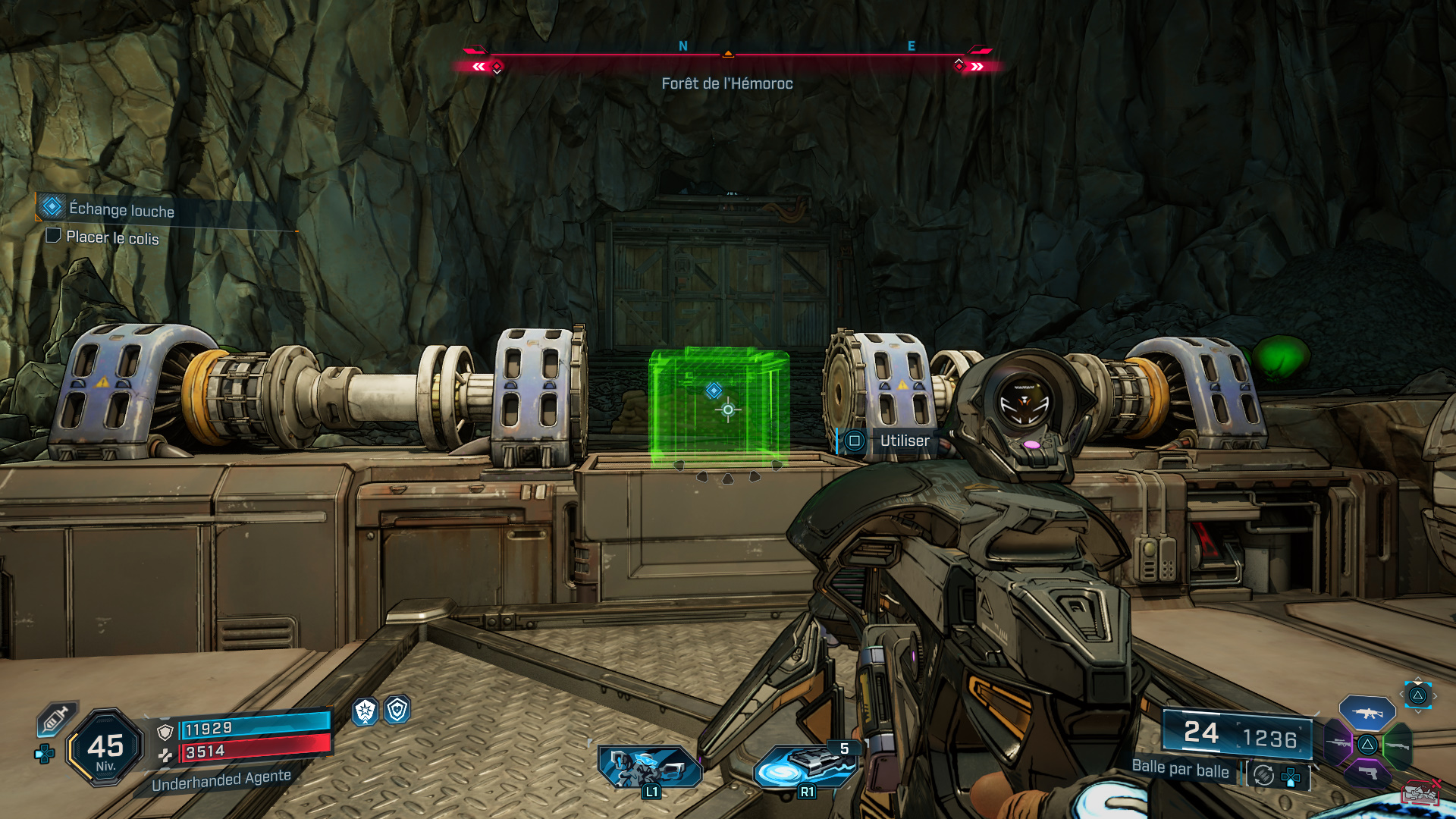
Task: Click the vehicle unavailable red icon
Action: click(x=1420, y=792)
